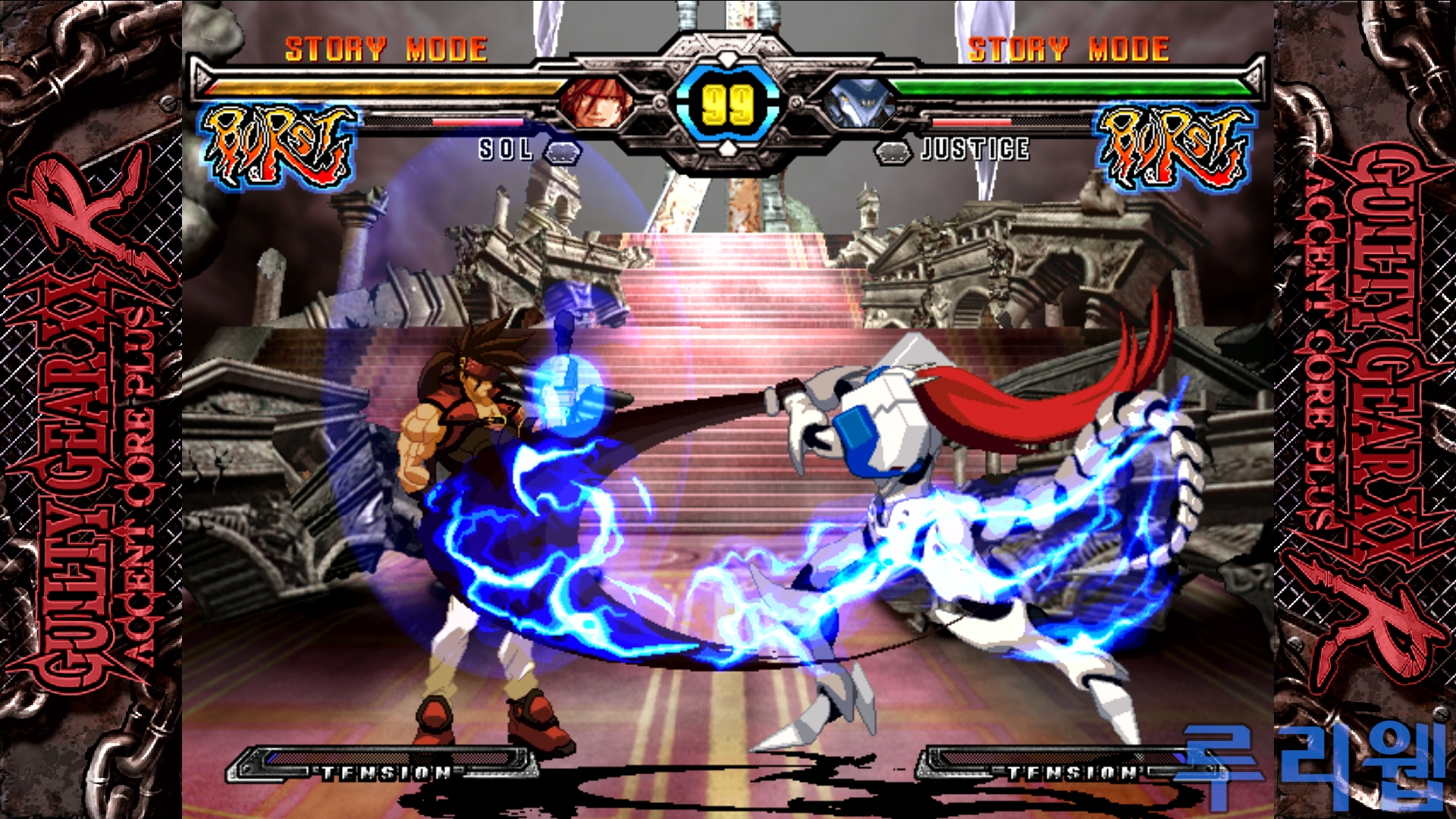Click Sol's character portrait
This screenshot has height=819, width=1456.
[598, 102]
